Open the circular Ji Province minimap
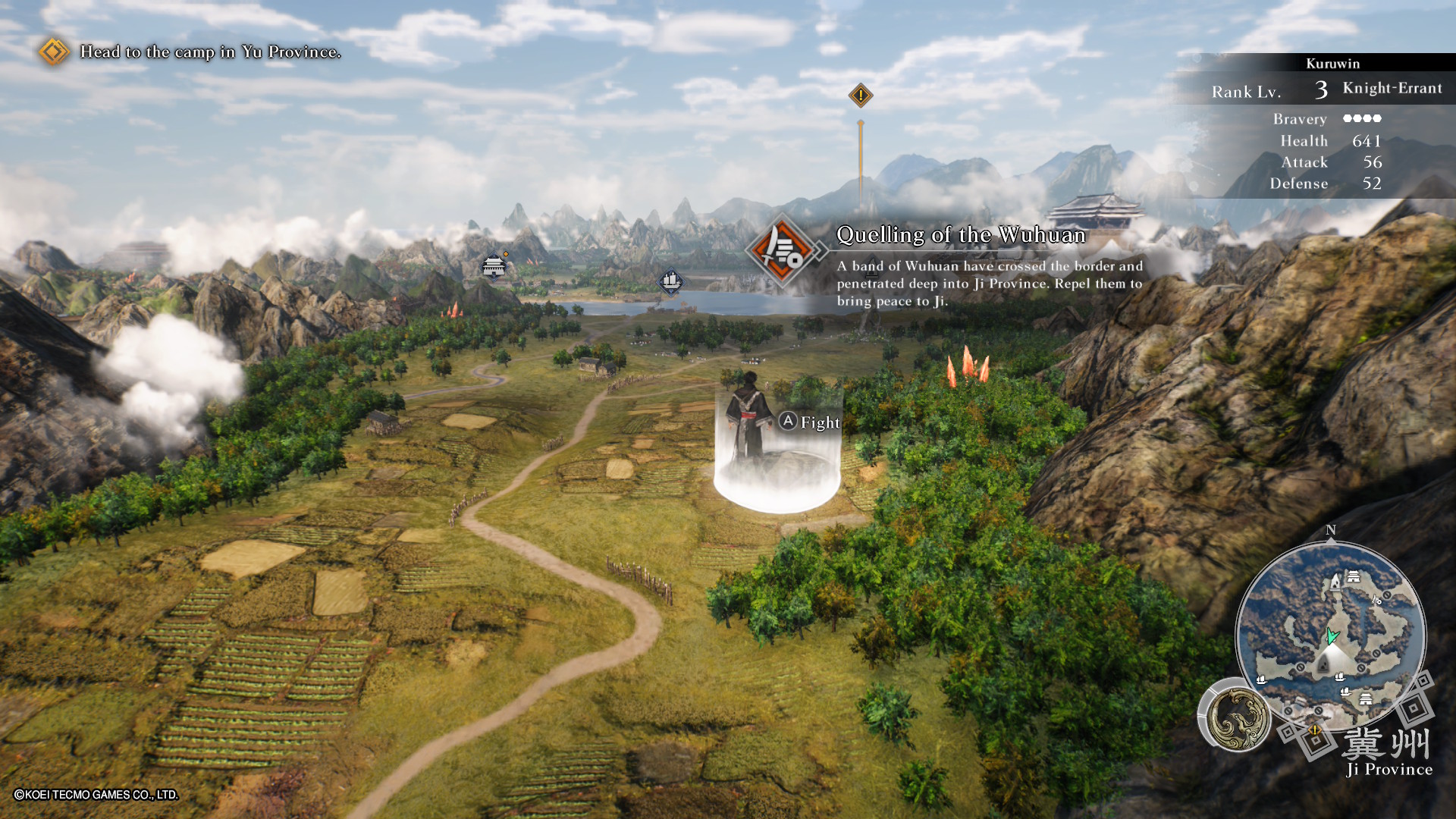Screen dimensions: 1456x819 coord(1331,637)
